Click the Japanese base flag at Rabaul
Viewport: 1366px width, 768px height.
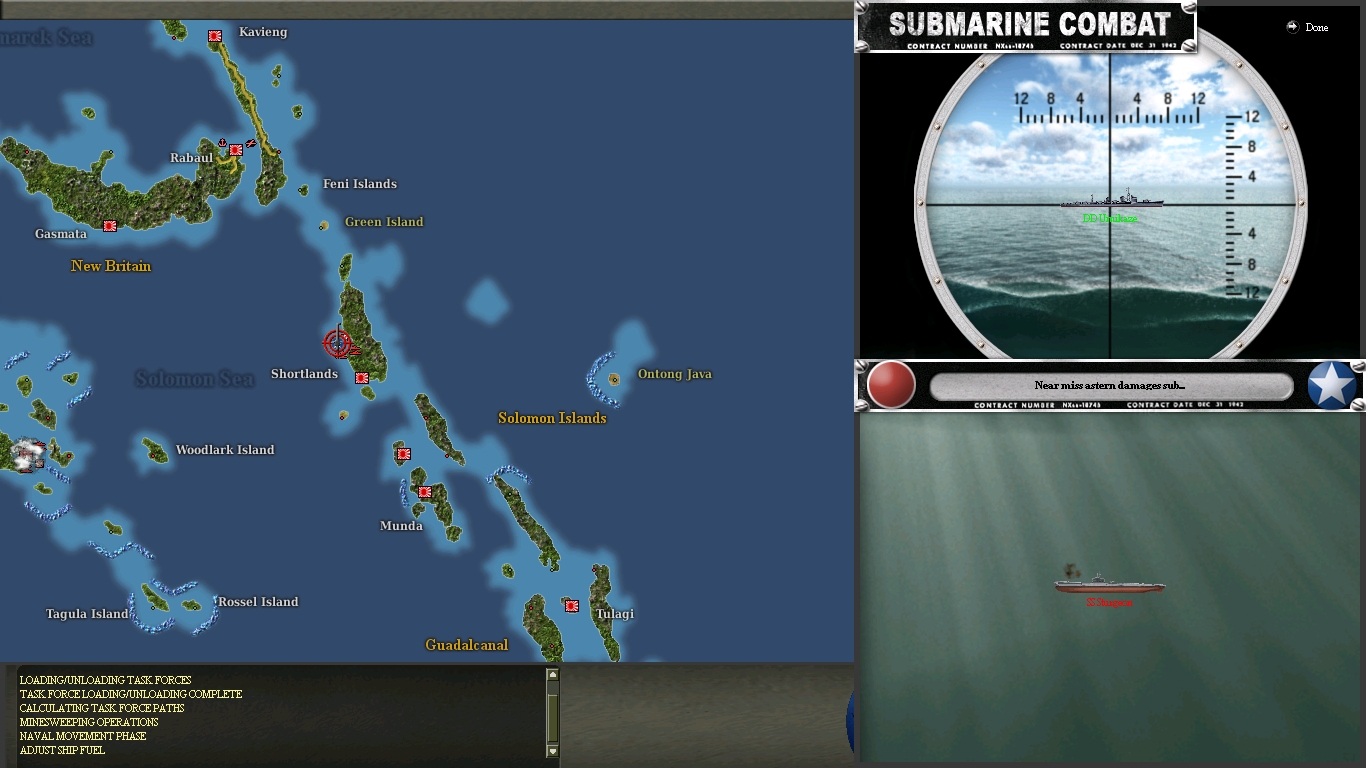coord(234,150)
